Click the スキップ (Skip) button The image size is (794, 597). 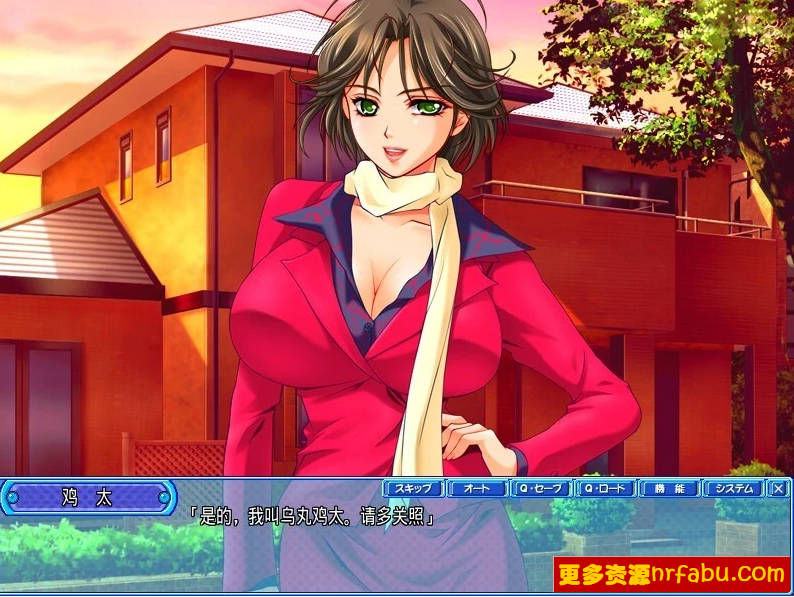(x=413, y=489)
